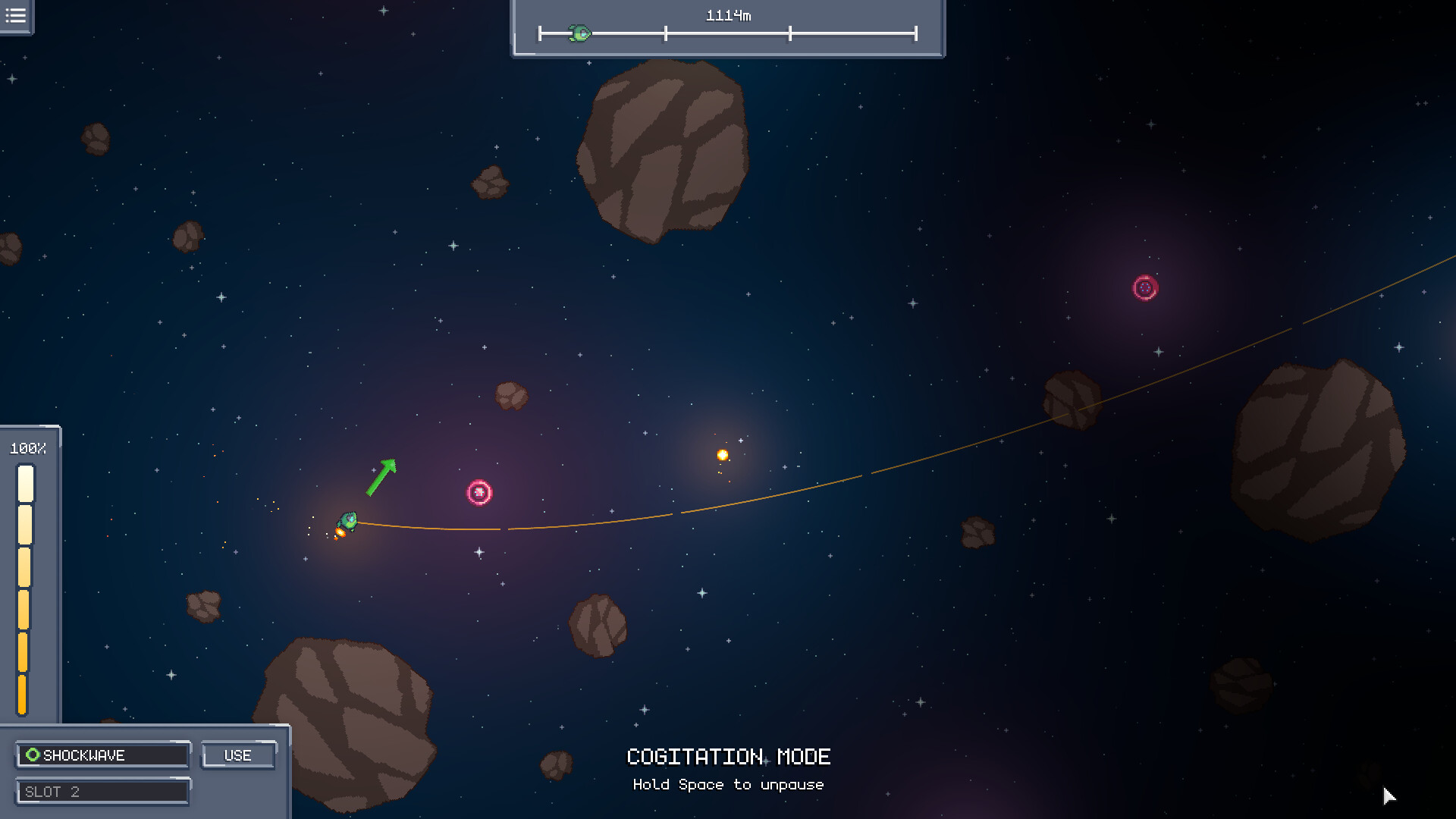Viewport: 1456px width, 819px height.
Task: Click the pink ring target near the ship
Action: click(480, 492)
